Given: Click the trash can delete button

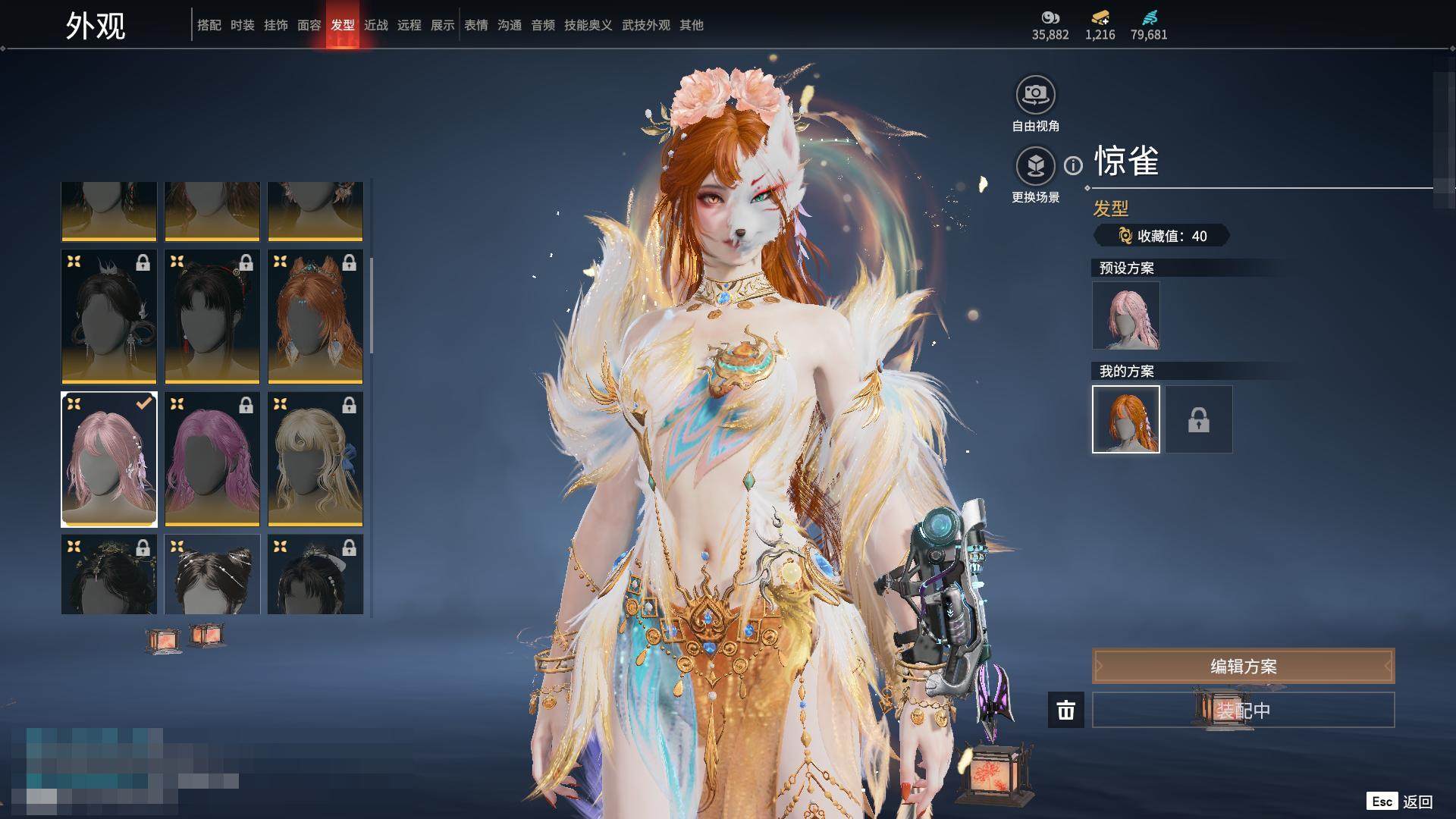Looking at the screenshot, I should tap(1065, 711).
